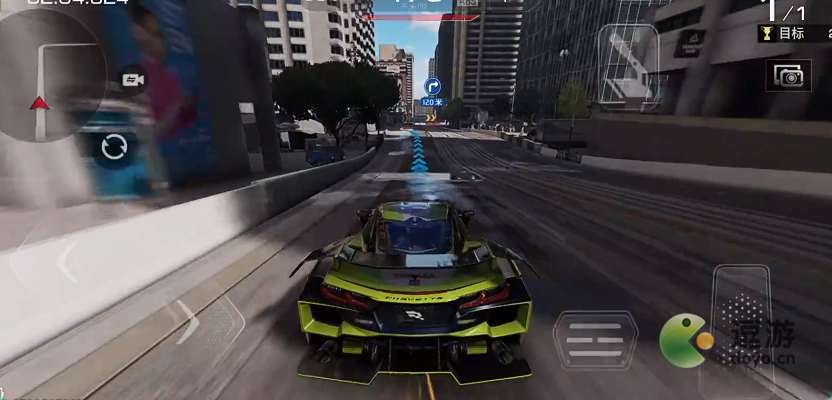Pull the handbrake lever button
The width and height of the screenshot is (832, 400).
pyautogui.click(x=627, y=57)
